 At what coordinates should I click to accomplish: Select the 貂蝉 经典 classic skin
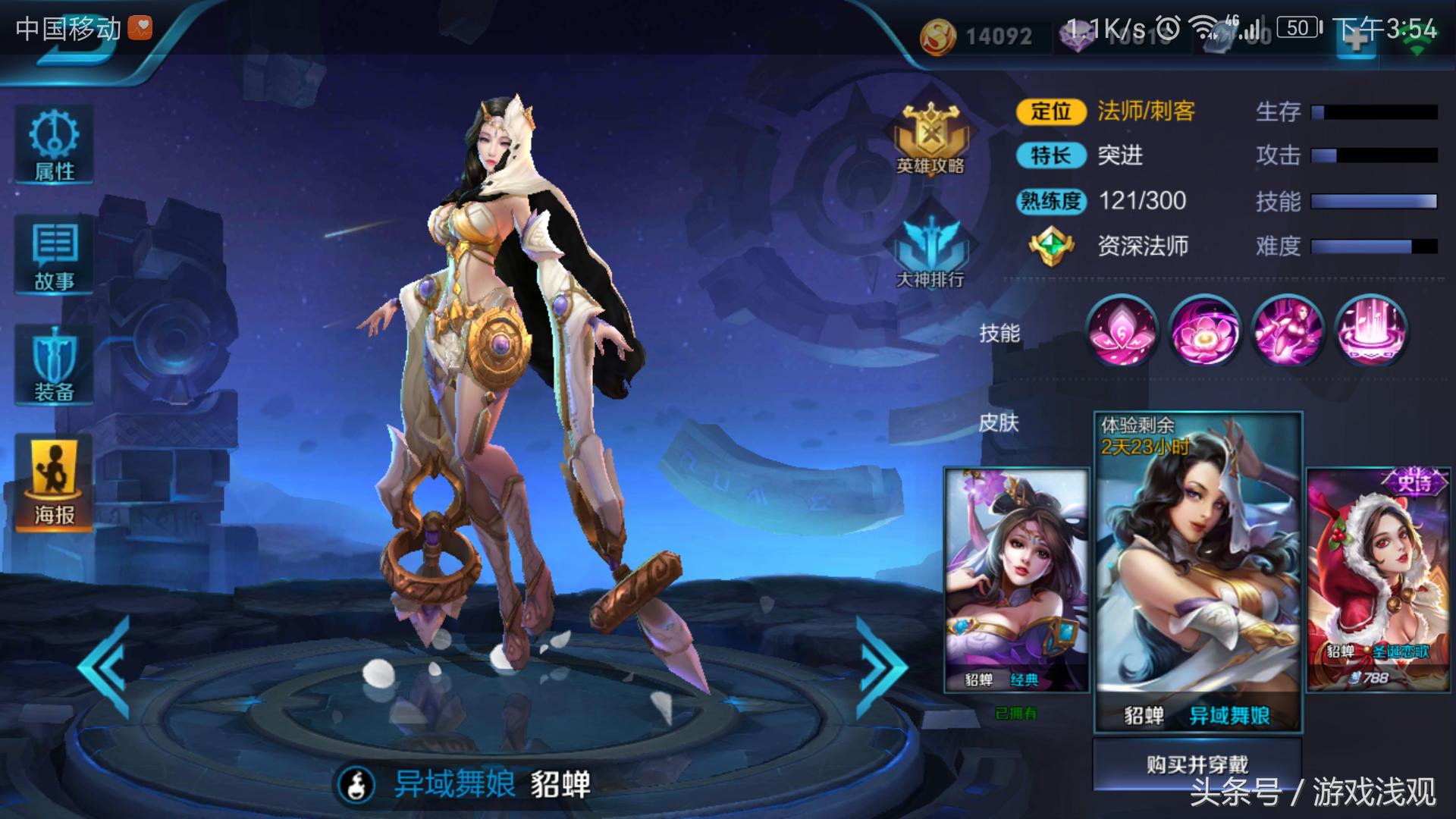point(1016,580)
